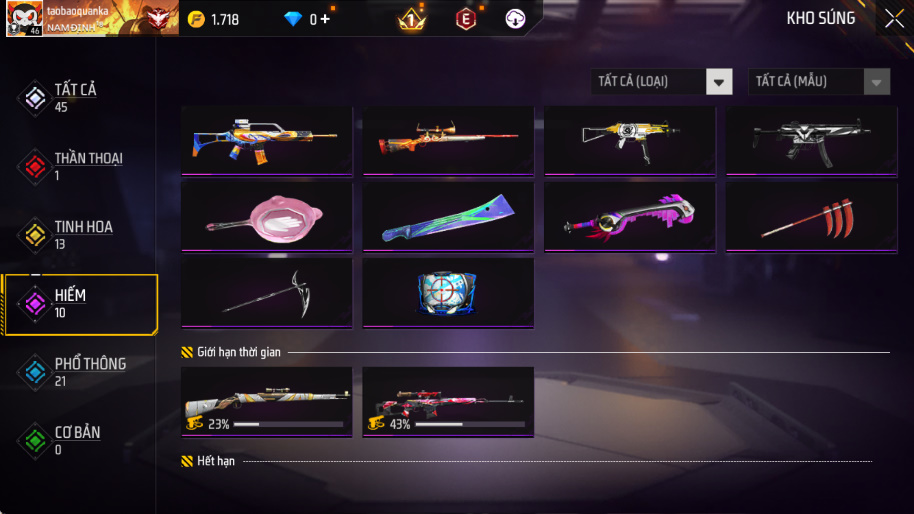914x514 pixels.
Task: Switch to the Cơ Bản category
Action: coord(77,440)
